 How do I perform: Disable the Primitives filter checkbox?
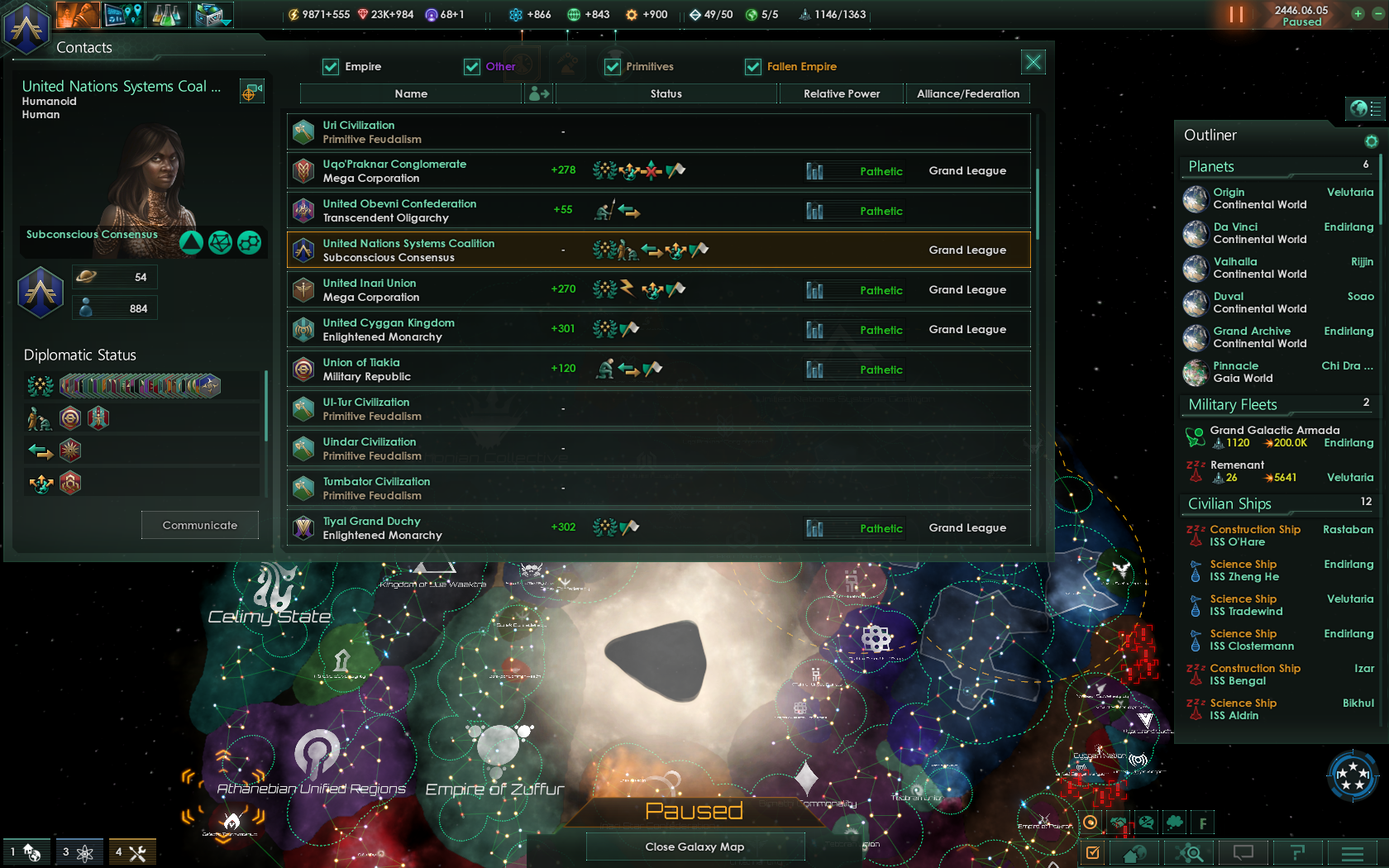613,66
